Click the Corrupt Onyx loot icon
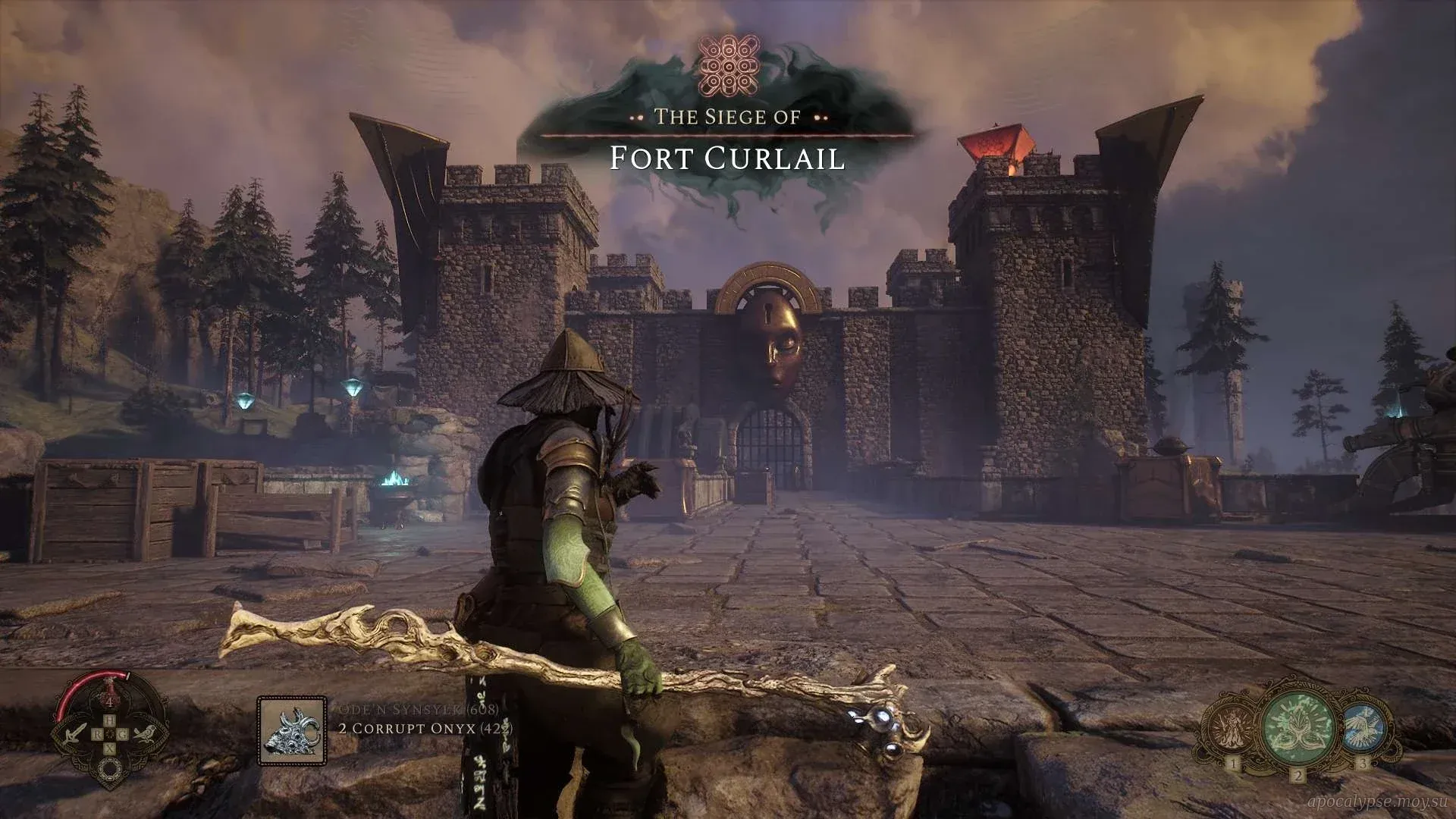1456x819 pixels. (x=292, y=730)
